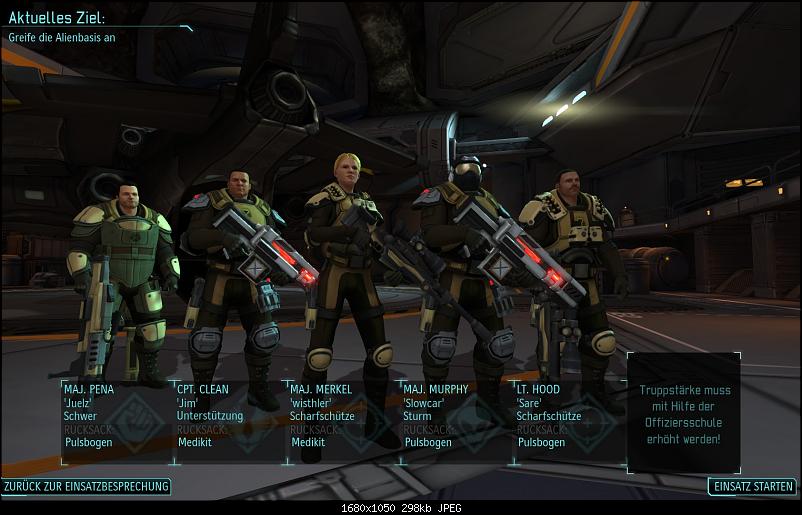
Task: Go back via Zurück zur Einsatzbesprechung
Action: tap(86, 487)
